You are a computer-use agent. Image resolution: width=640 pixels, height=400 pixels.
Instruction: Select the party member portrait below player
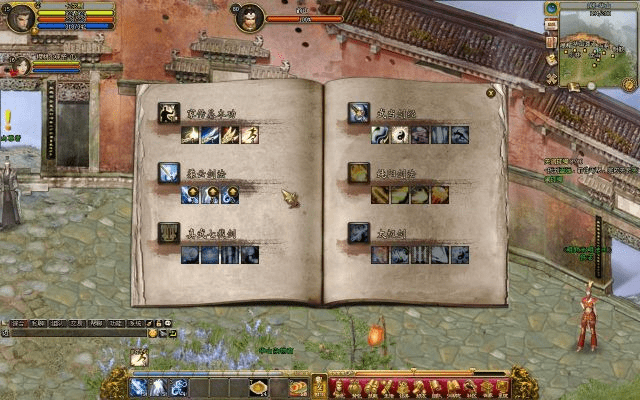17,64
